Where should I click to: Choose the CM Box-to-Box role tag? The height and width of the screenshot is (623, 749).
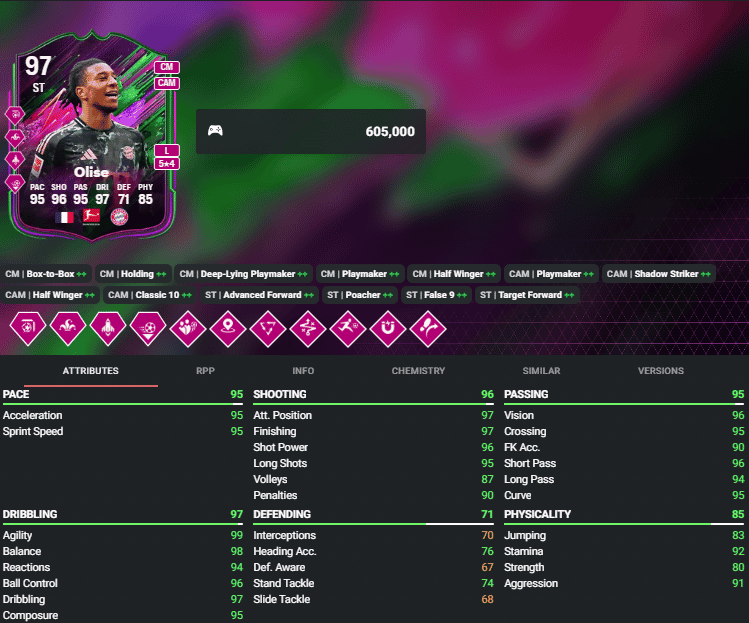[x=47, y=274]
